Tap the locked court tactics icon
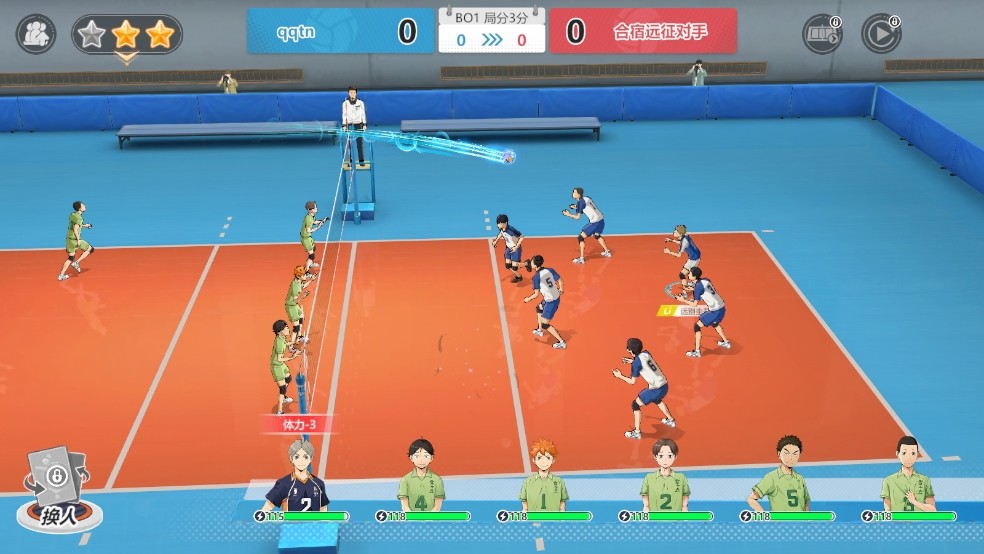 [x=822, y=34]
